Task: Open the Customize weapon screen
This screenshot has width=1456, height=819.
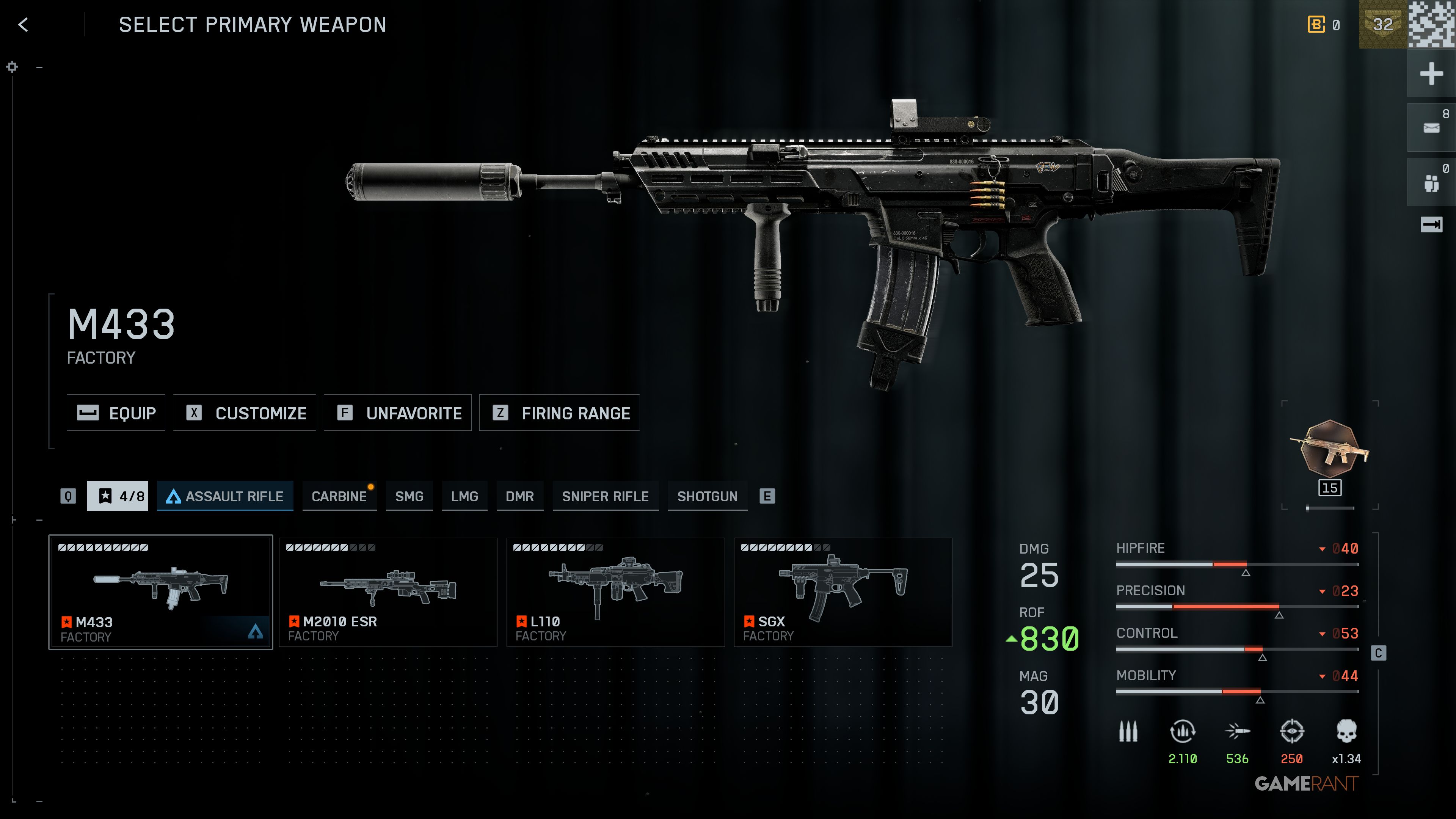Action: (244, 413)
